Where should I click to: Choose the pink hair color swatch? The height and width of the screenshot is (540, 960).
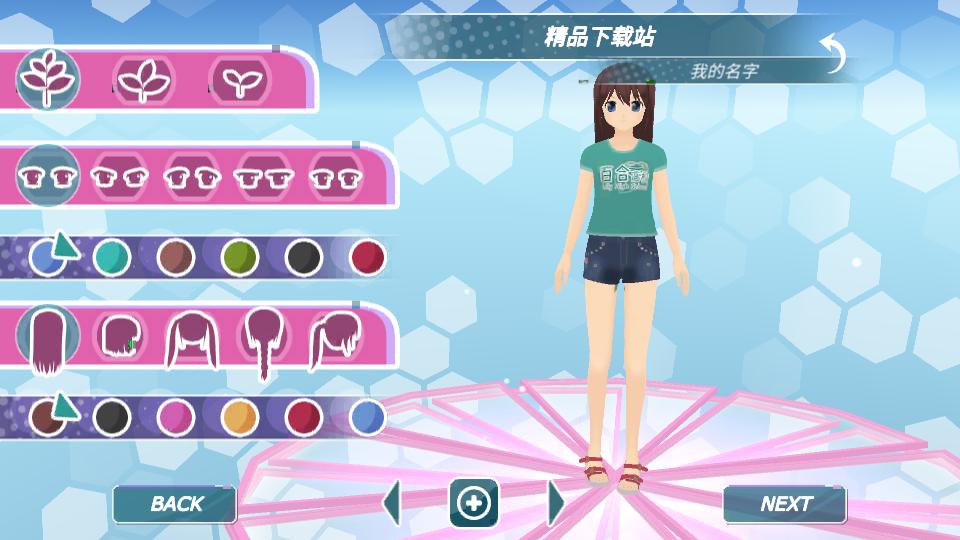(176, 417)
